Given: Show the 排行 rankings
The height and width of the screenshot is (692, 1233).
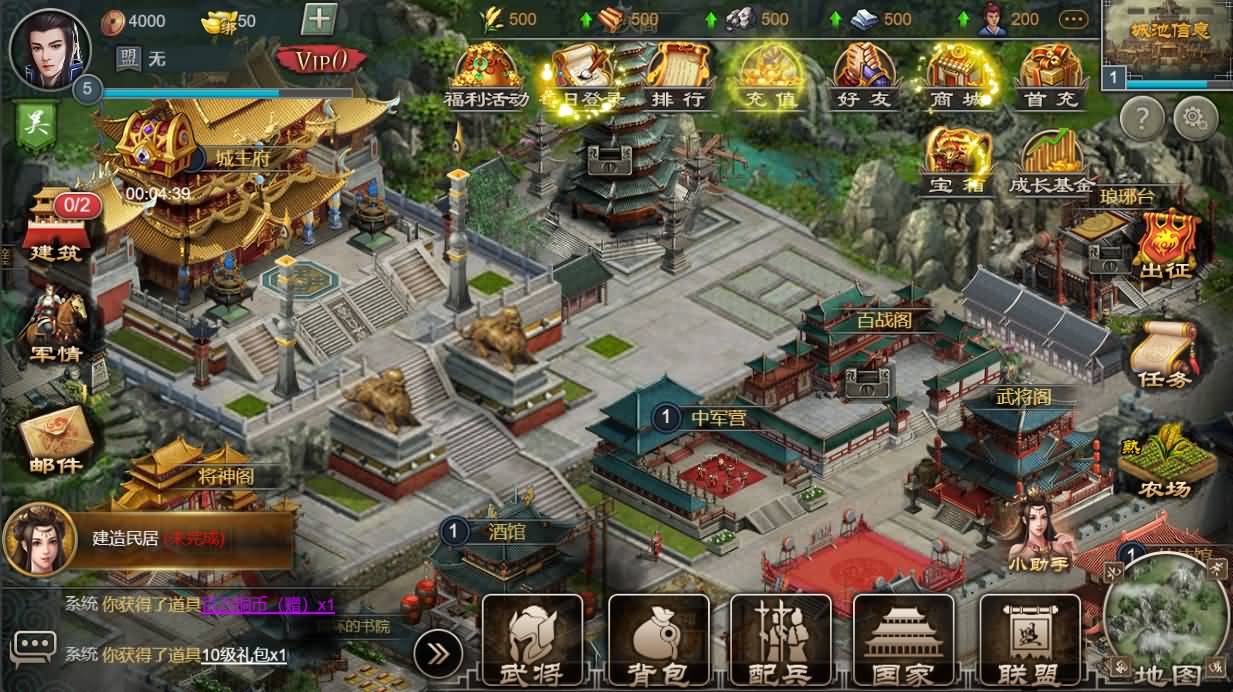Looking at the screenshot, I should click(680, 75).
